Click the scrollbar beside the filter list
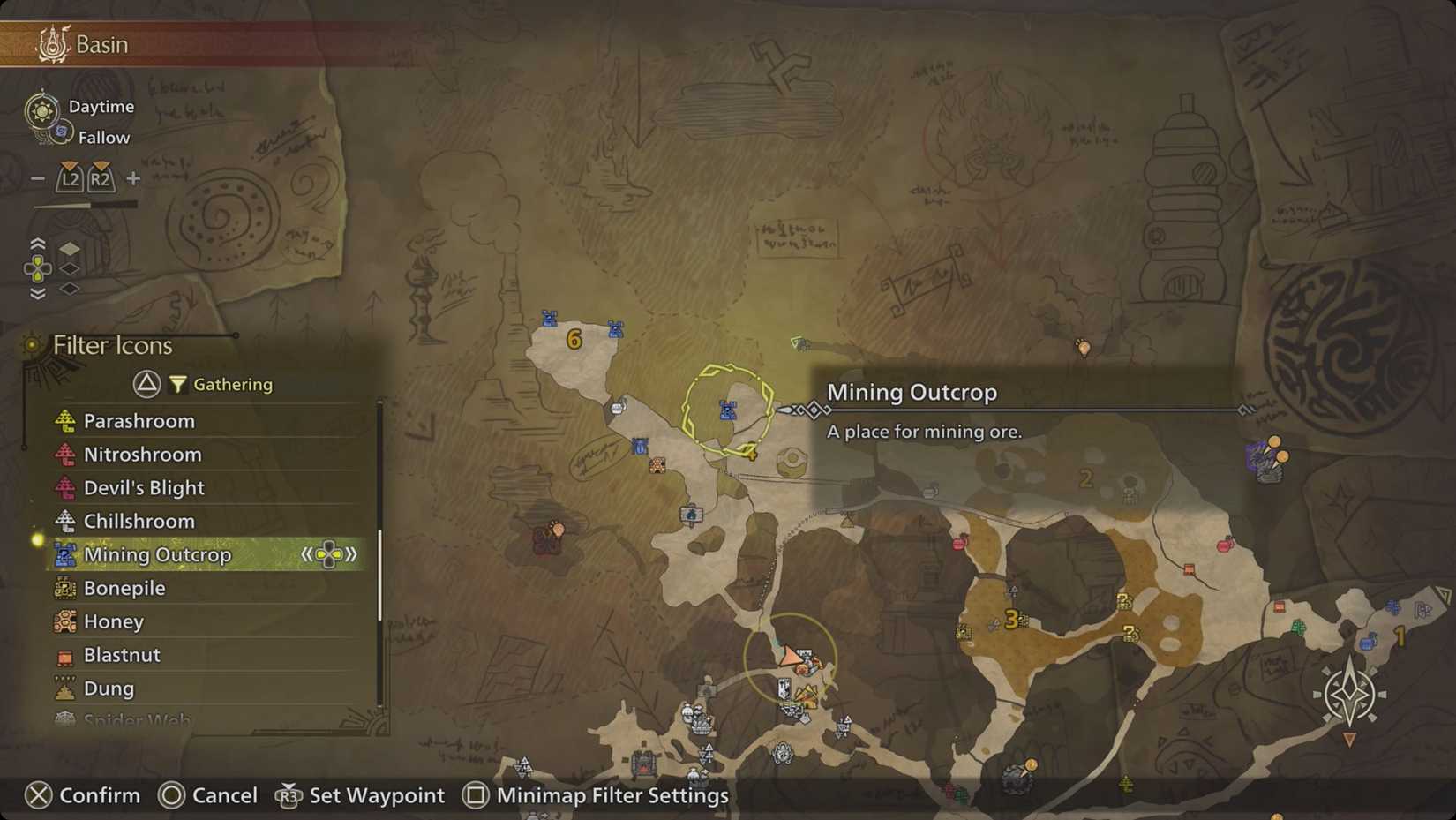 (x=380, y=565)
